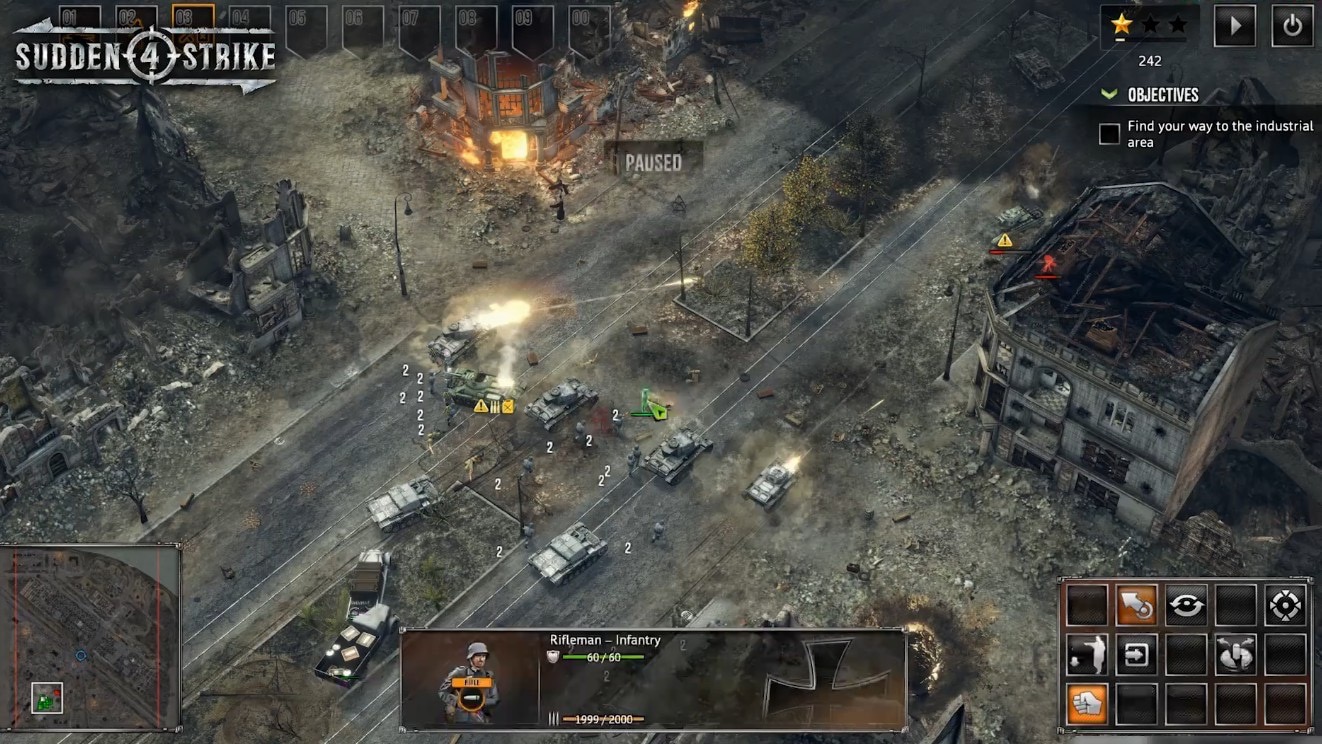Click the circular arrows rotate command
This screenshot has height=744, width=1322.
click(1186, 605)
